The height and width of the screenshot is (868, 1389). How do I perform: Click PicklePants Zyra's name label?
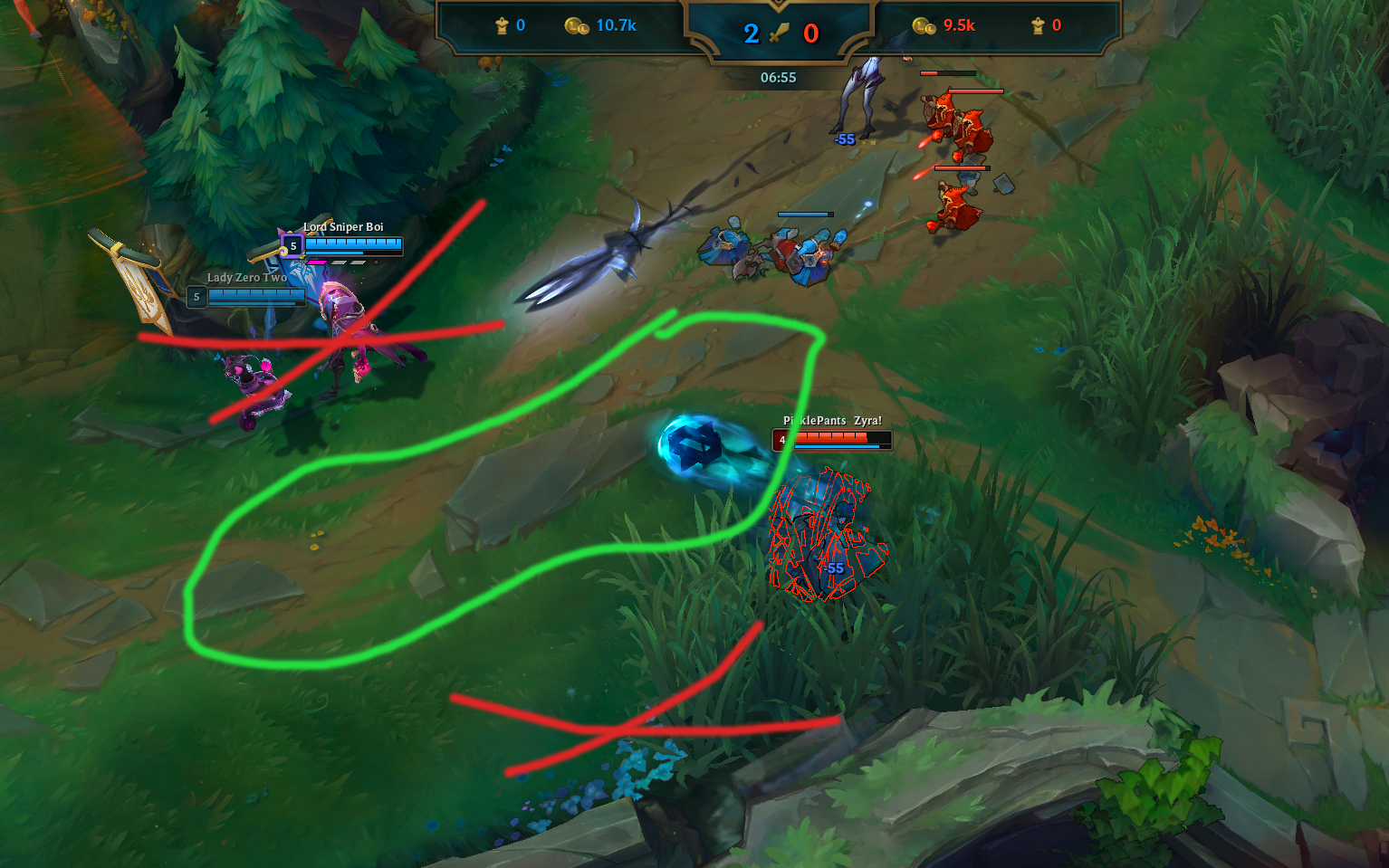click(835, 421)
